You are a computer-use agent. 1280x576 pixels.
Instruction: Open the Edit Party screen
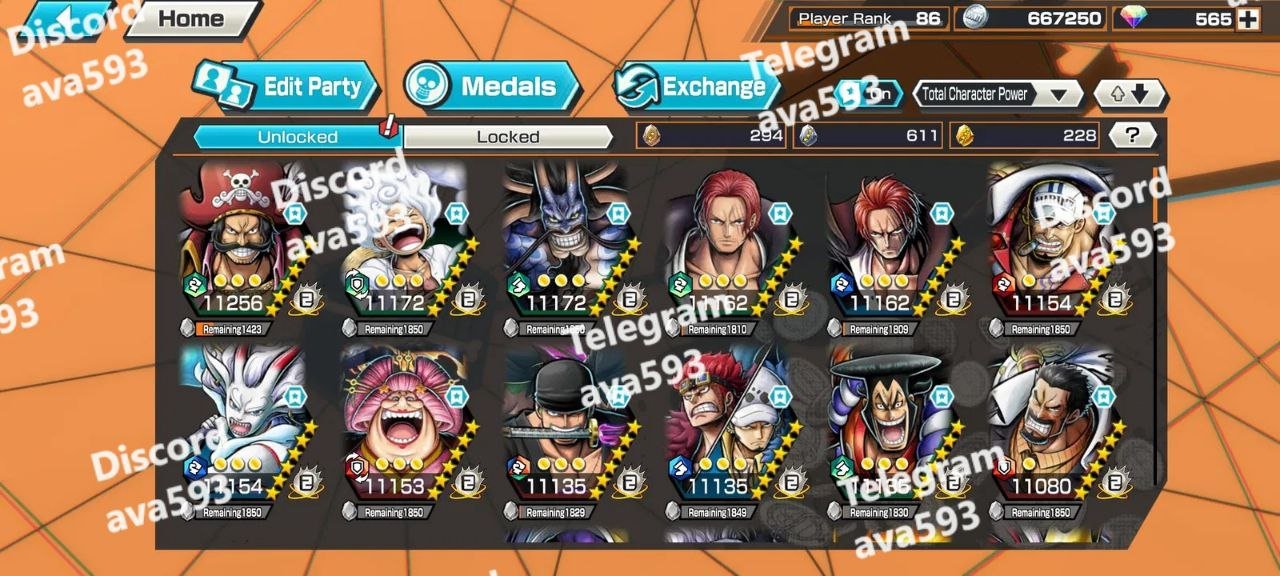[x=288, y=87]
